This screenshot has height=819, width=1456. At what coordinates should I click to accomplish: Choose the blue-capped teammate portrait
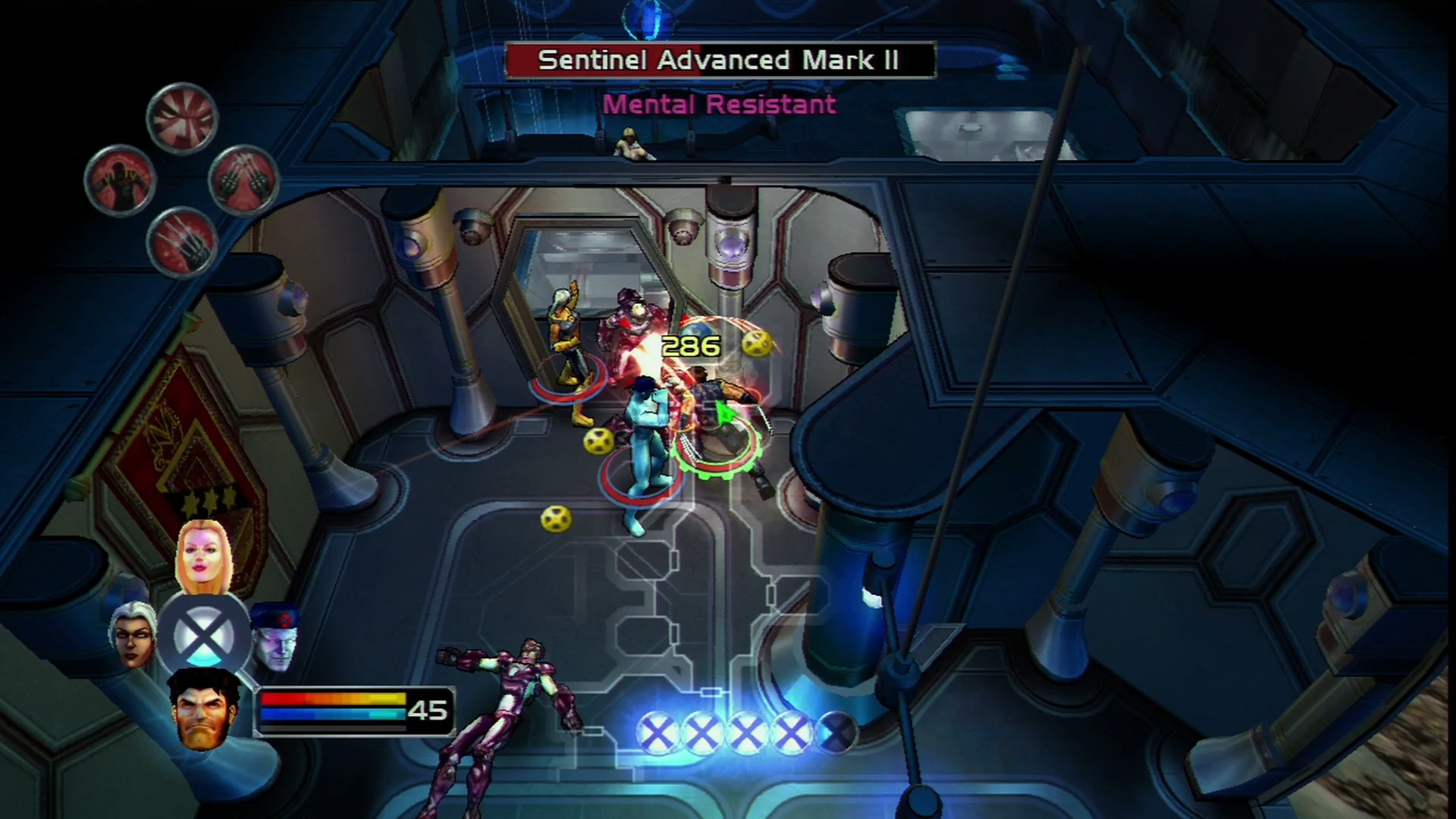tap(273, 639)
